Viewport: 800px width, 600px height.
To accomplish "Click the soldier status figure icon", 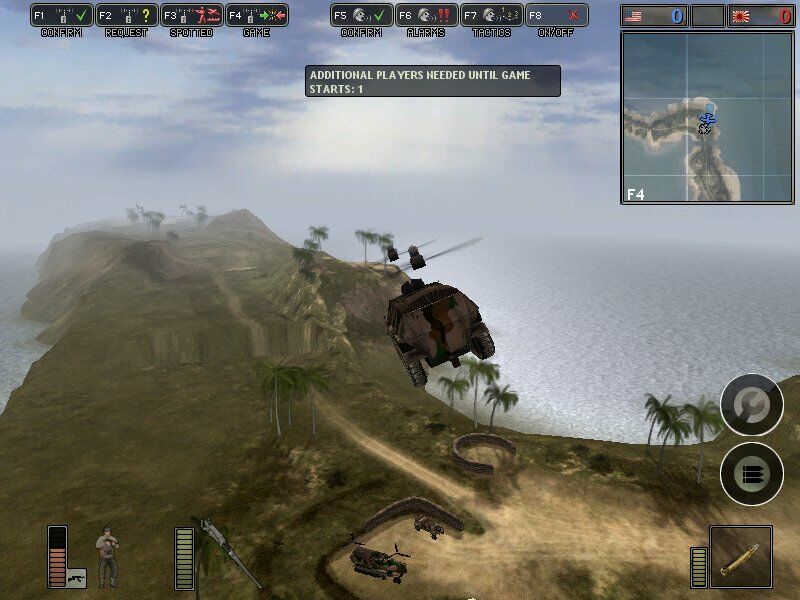I will point(107,555).
